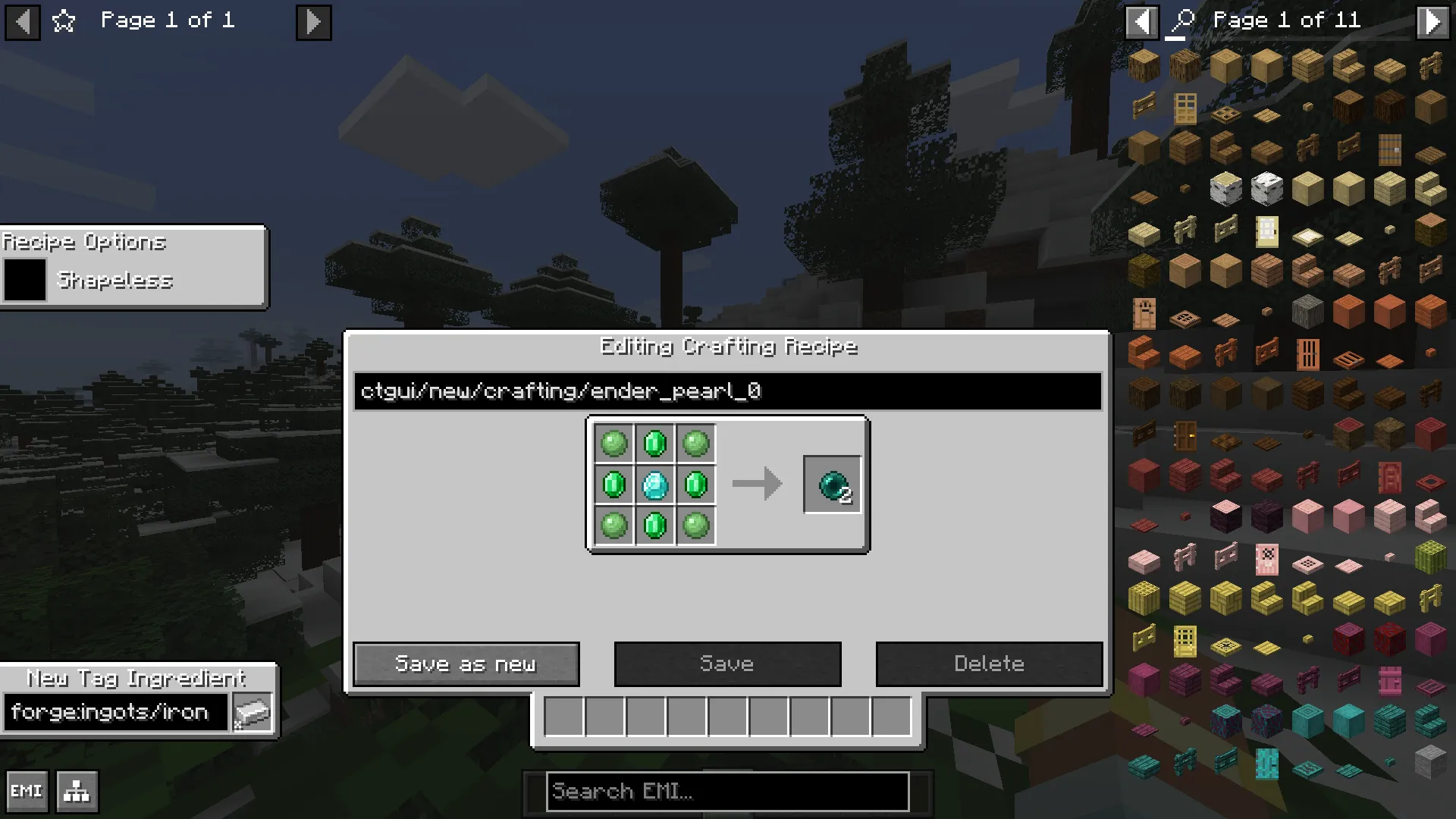Click the Save button

[x=727, y=663]
